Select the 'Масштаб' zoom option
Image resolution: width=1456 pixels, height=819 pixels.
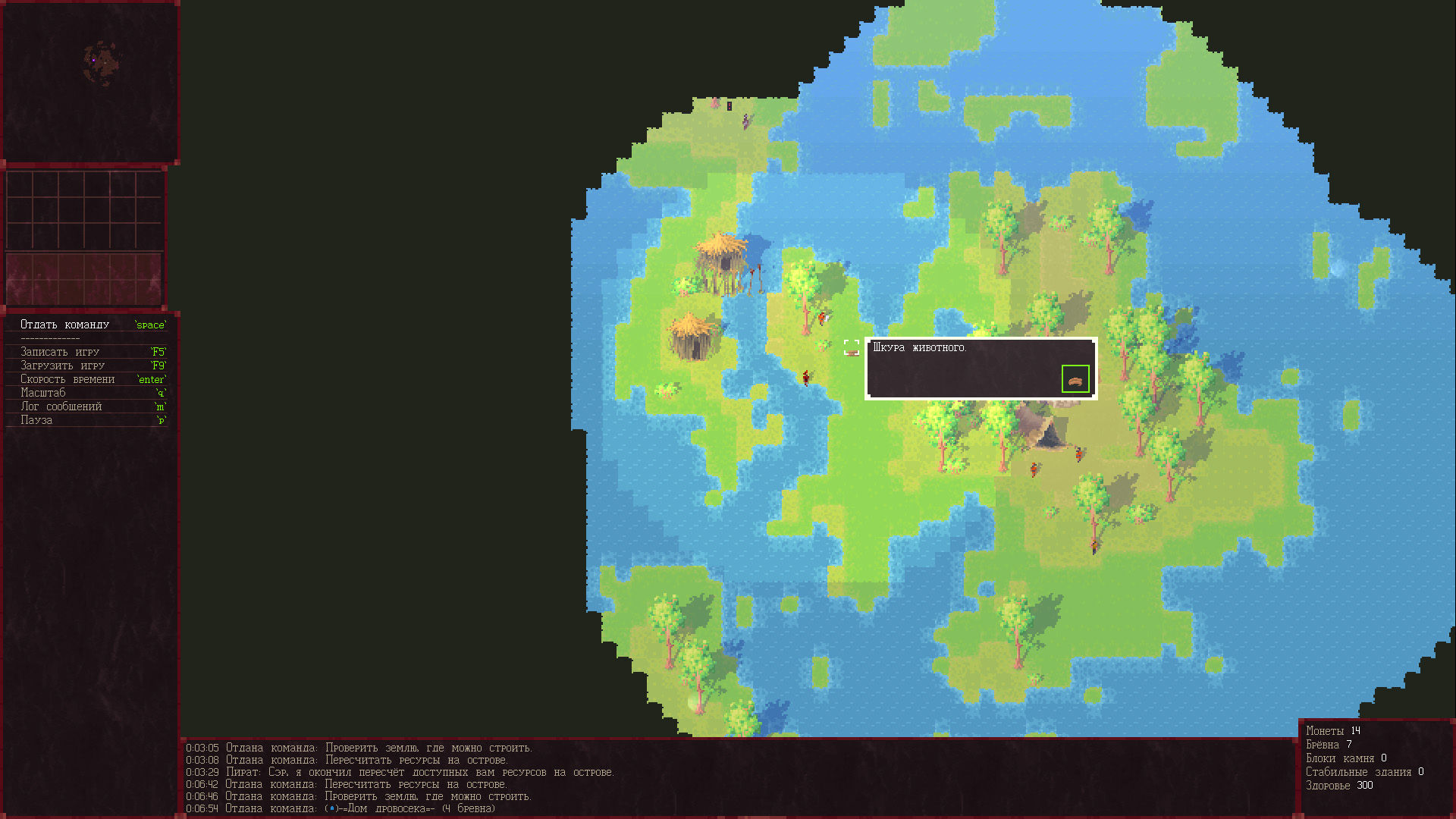[x=43, y=393]
